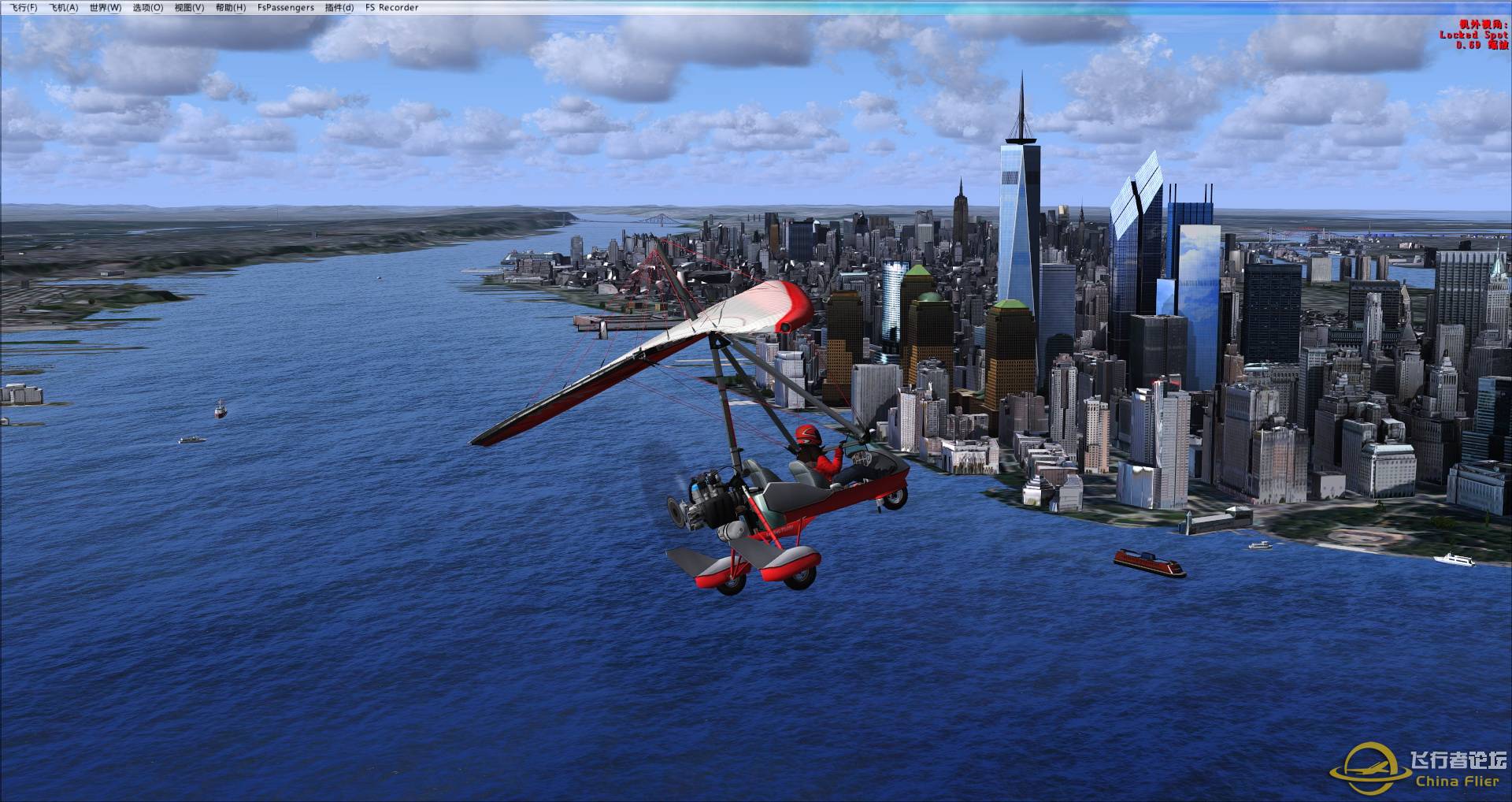The image size is (1512, 802).
Task: Open the 选项(O) options menu
Action: tap(147, 8)
